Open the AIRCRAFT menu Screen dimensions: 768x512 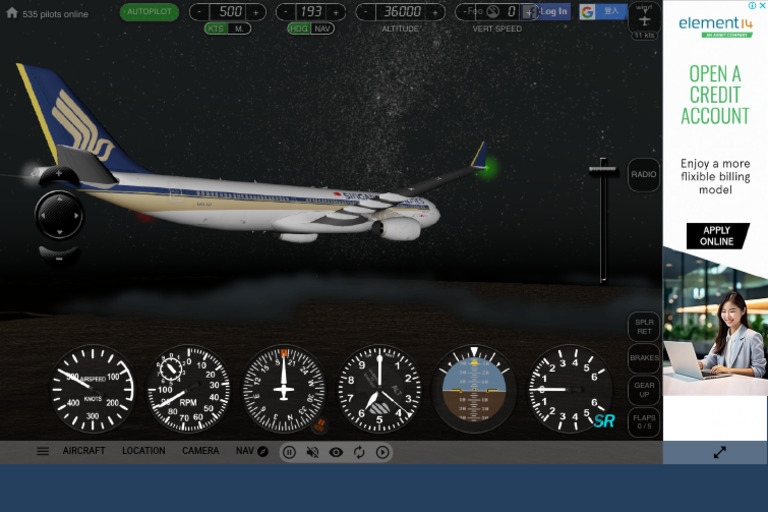[84, 451]
